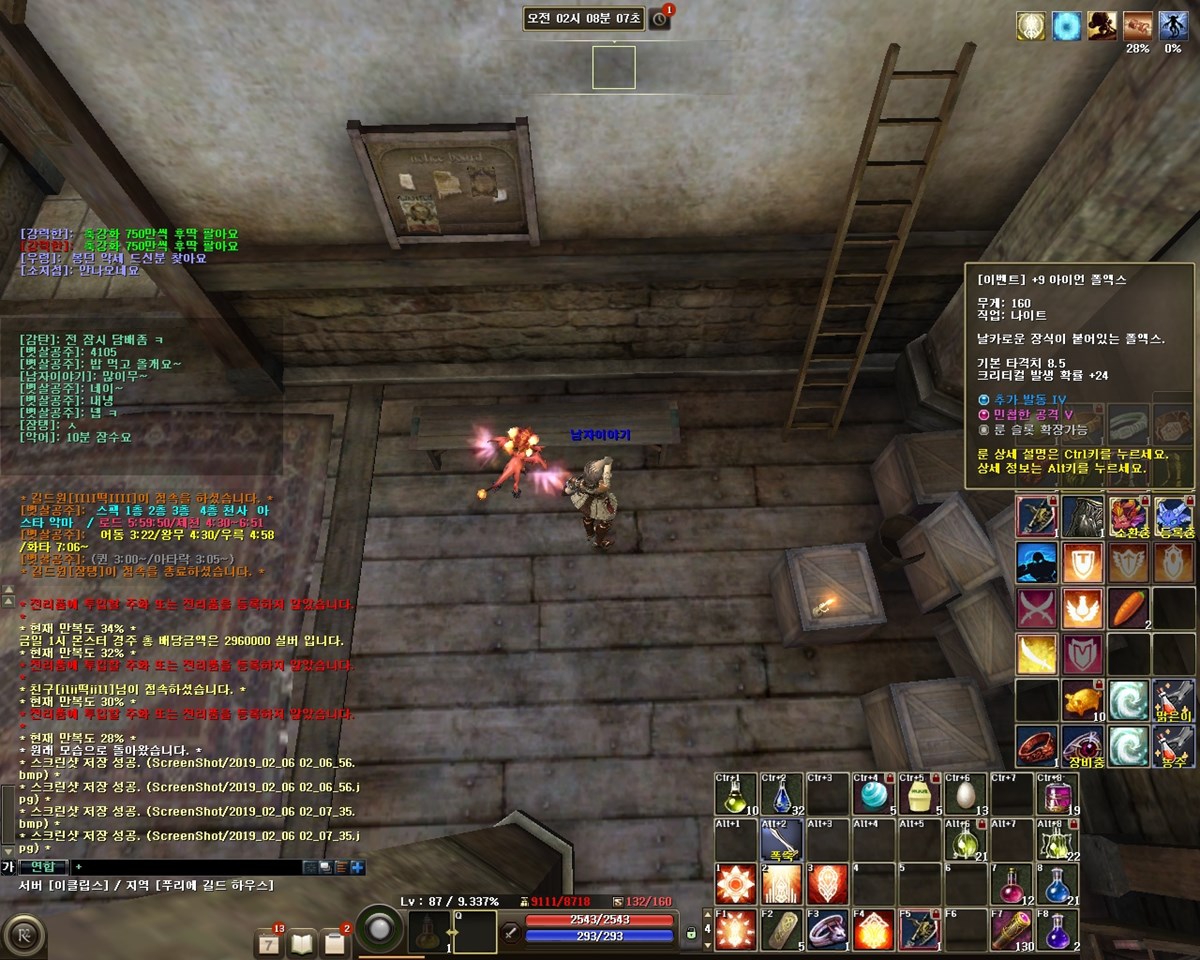Activate the F4 flame skill icon

(x=874, y=930)
